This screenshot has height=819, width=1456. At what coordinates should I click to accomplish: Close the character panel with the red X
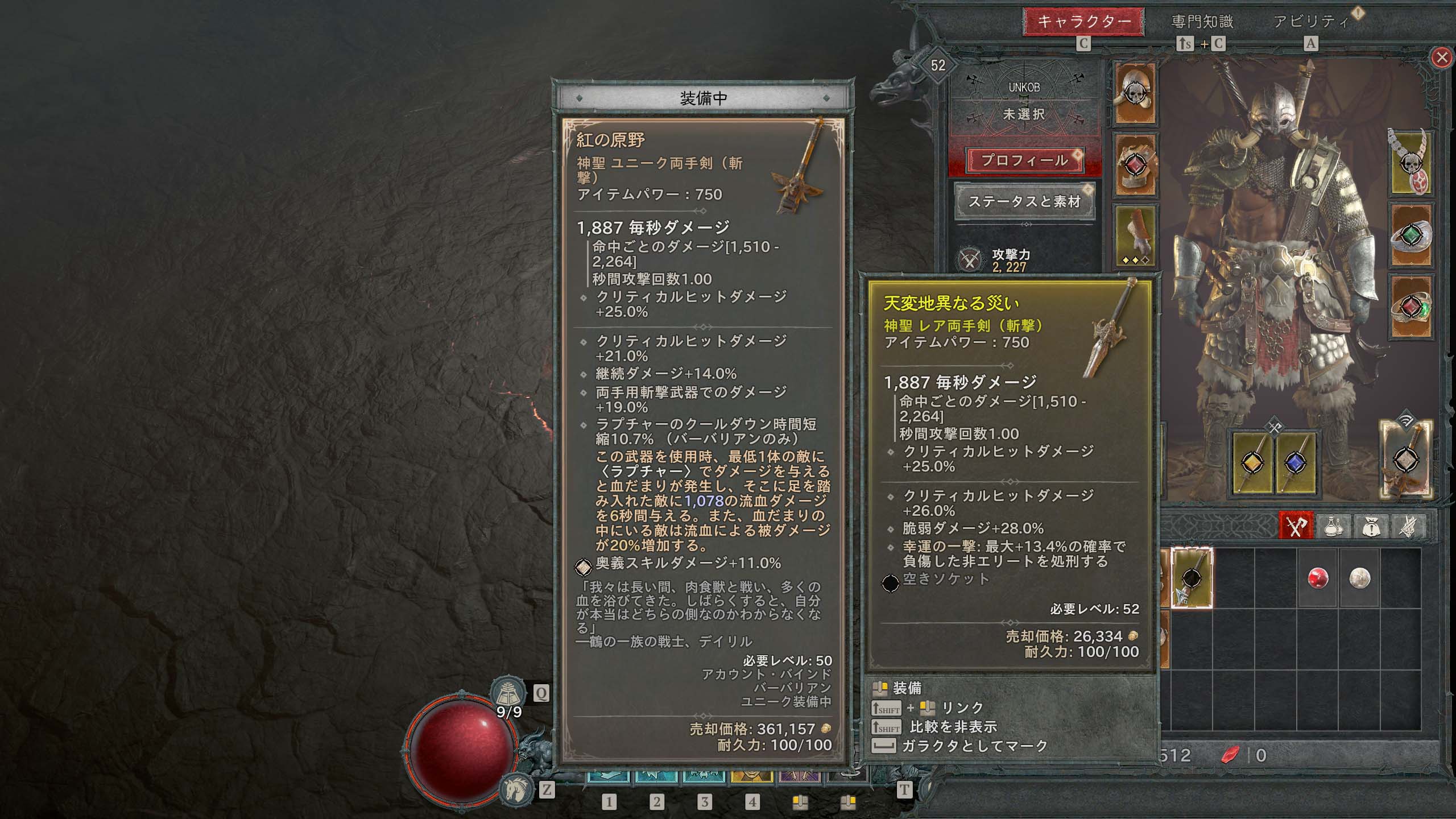tap(1441, 57)
